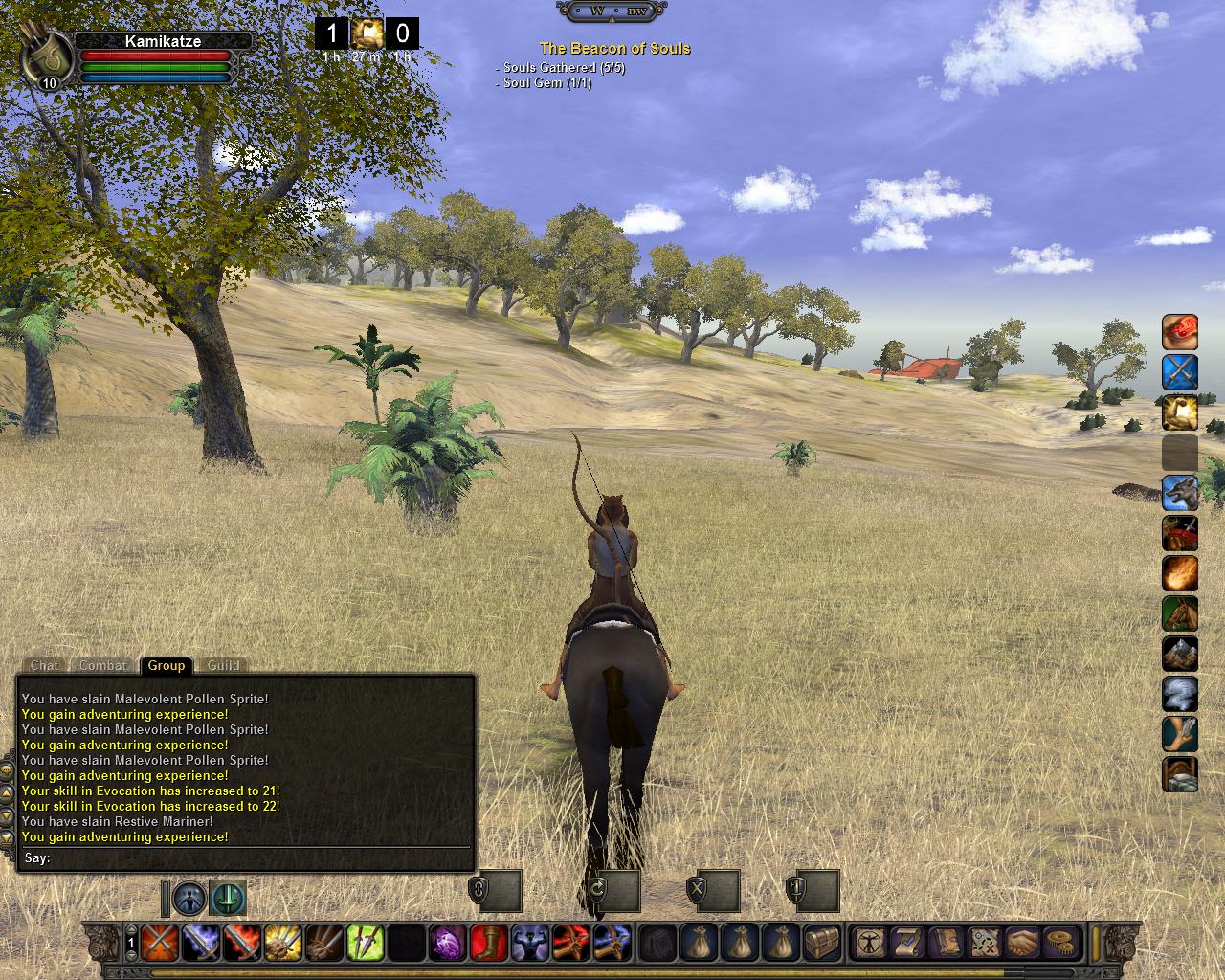Screen dimensions: 1225x980
Task: Use the tornado whirlwind ability icon
Action: [1180, 694]
